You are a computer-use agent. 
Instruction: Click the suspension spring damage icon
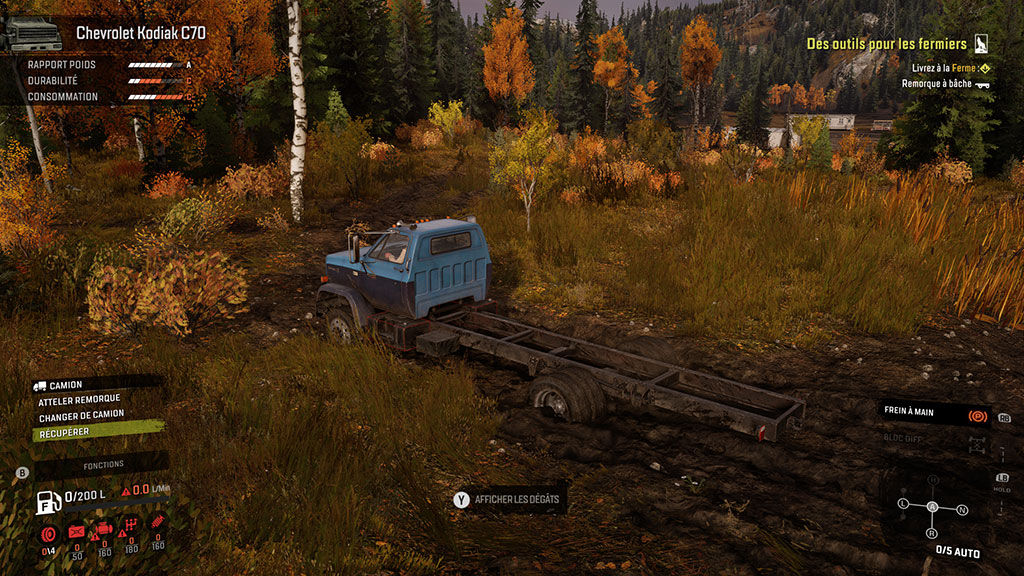point(158,523)
